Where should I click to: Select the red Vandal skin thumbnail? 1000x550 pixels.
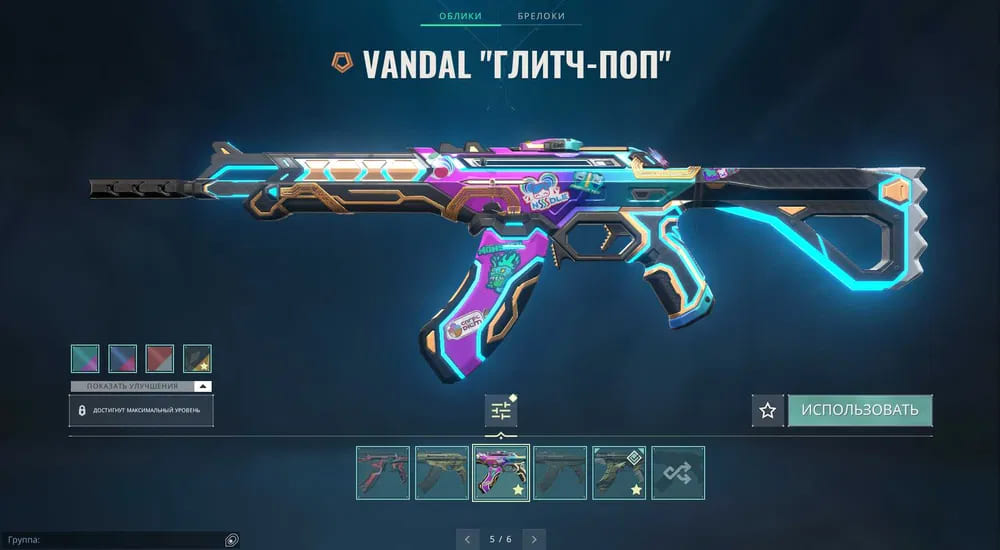(383, 472)
